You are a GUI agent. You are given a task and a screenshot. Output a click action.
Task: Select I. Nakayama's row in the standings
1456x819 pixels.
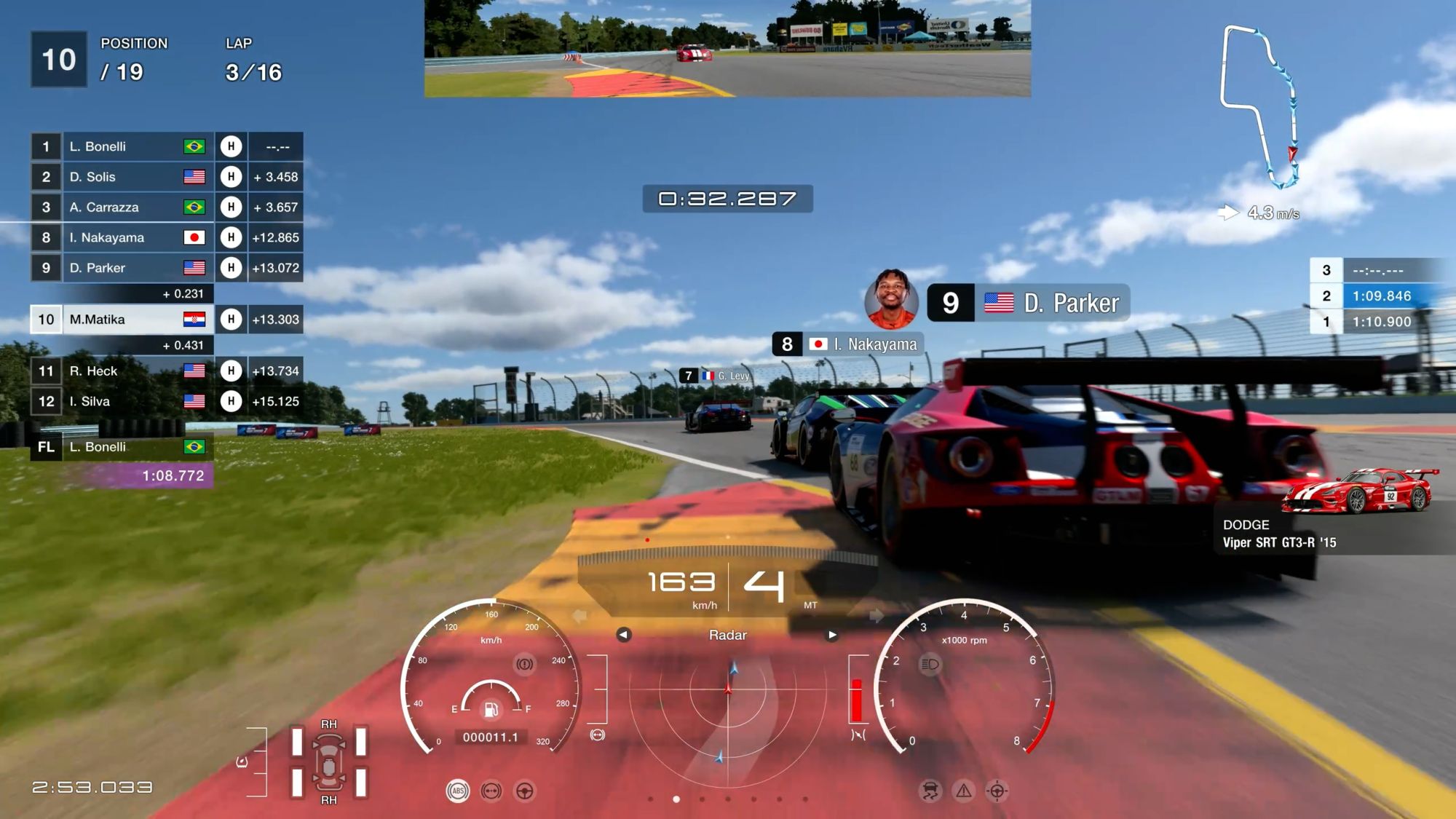(x=166, y=237)
